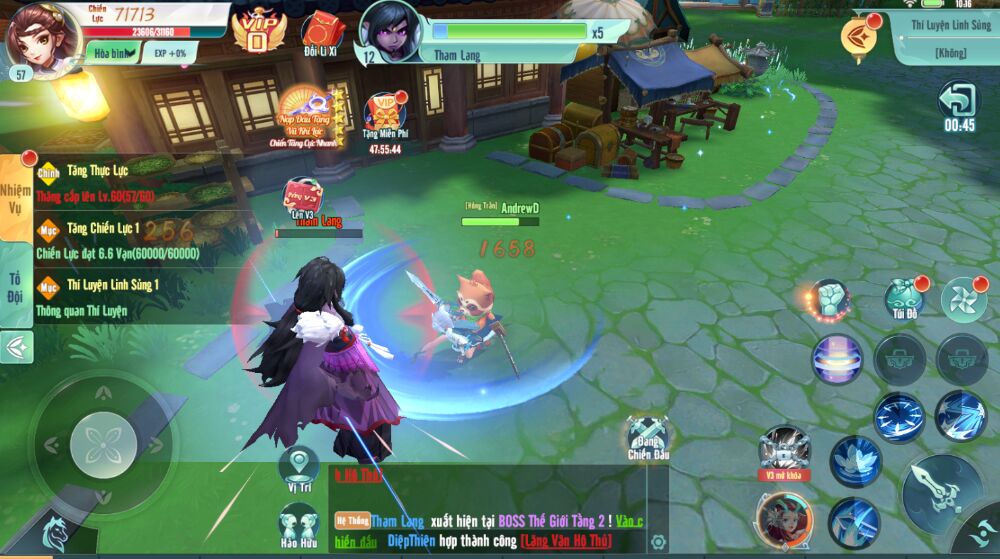Open the Đổi Lì Xì red envelope
The image size is (1000, 559).
322,32
